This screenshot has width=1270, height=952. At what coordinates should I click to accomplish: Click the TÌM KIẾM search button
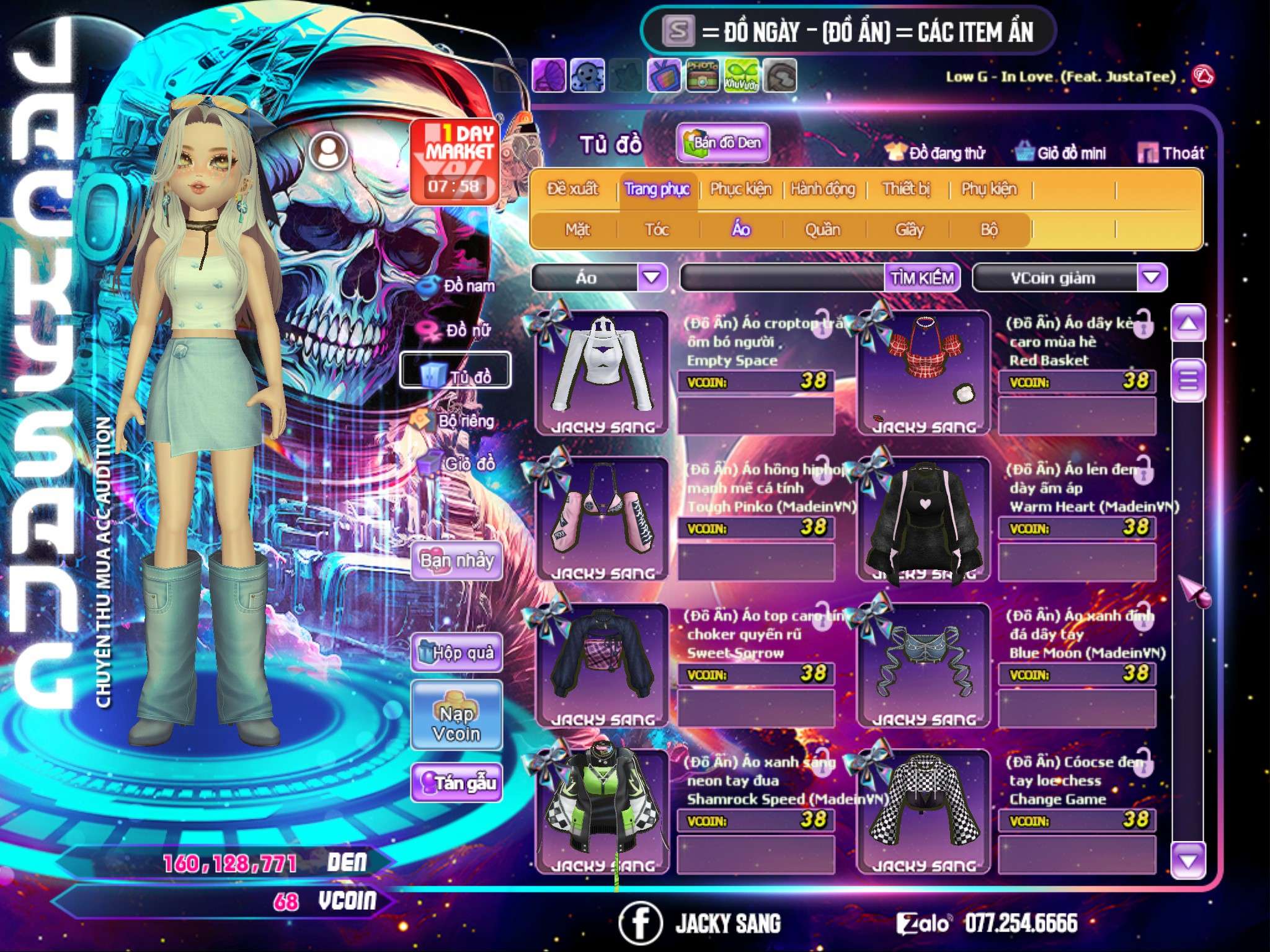click(x=921, y=278)
